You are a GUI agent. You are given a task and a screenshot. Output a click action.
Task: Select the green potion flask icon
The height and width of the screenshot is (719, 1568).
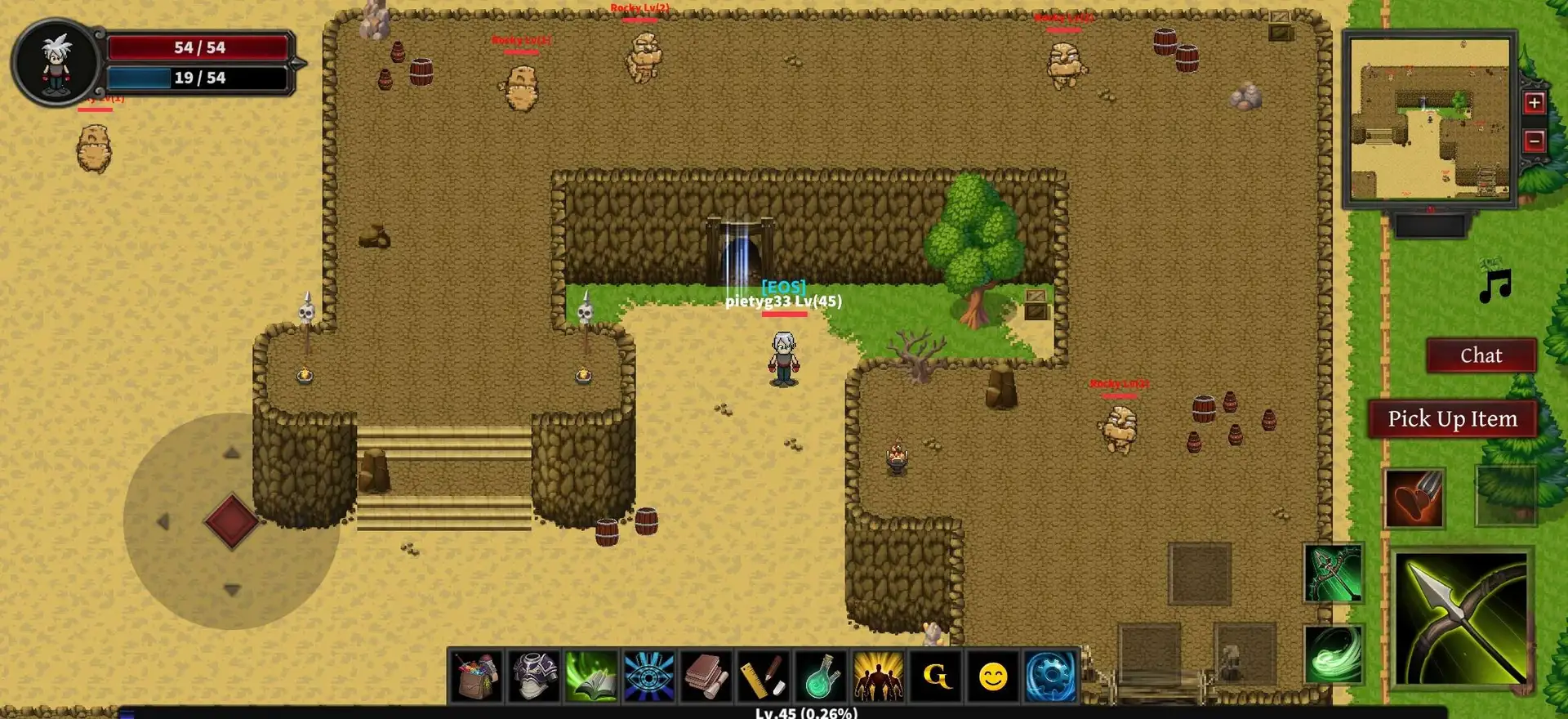pos(821,676)
